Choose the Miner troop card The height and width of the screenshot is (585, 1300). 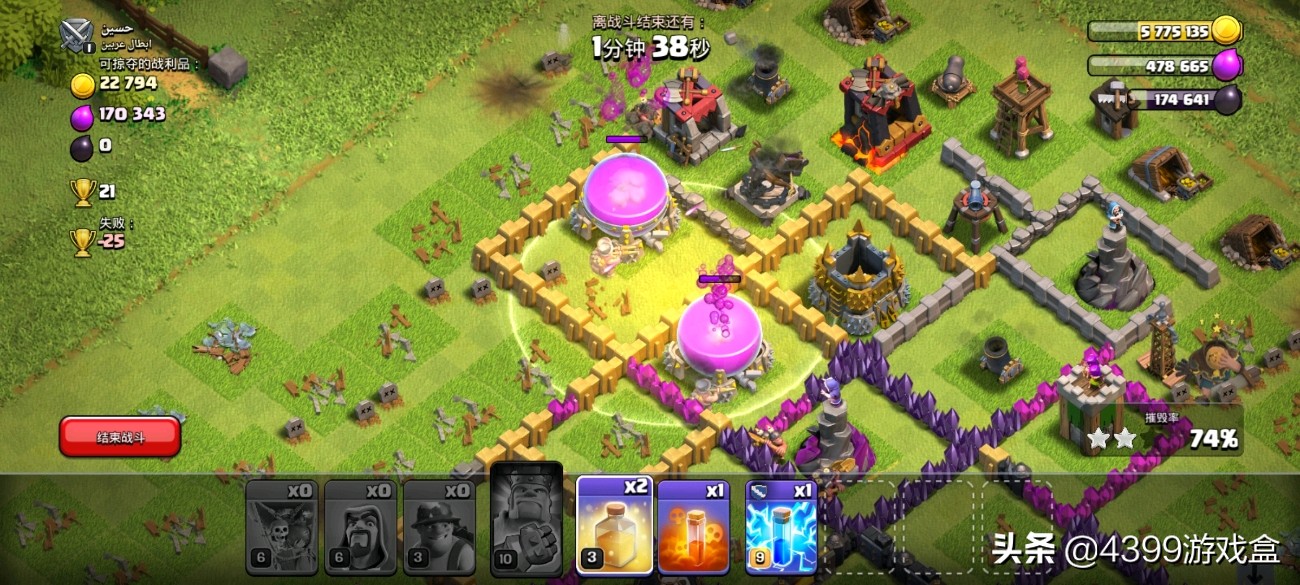[439, 526]
